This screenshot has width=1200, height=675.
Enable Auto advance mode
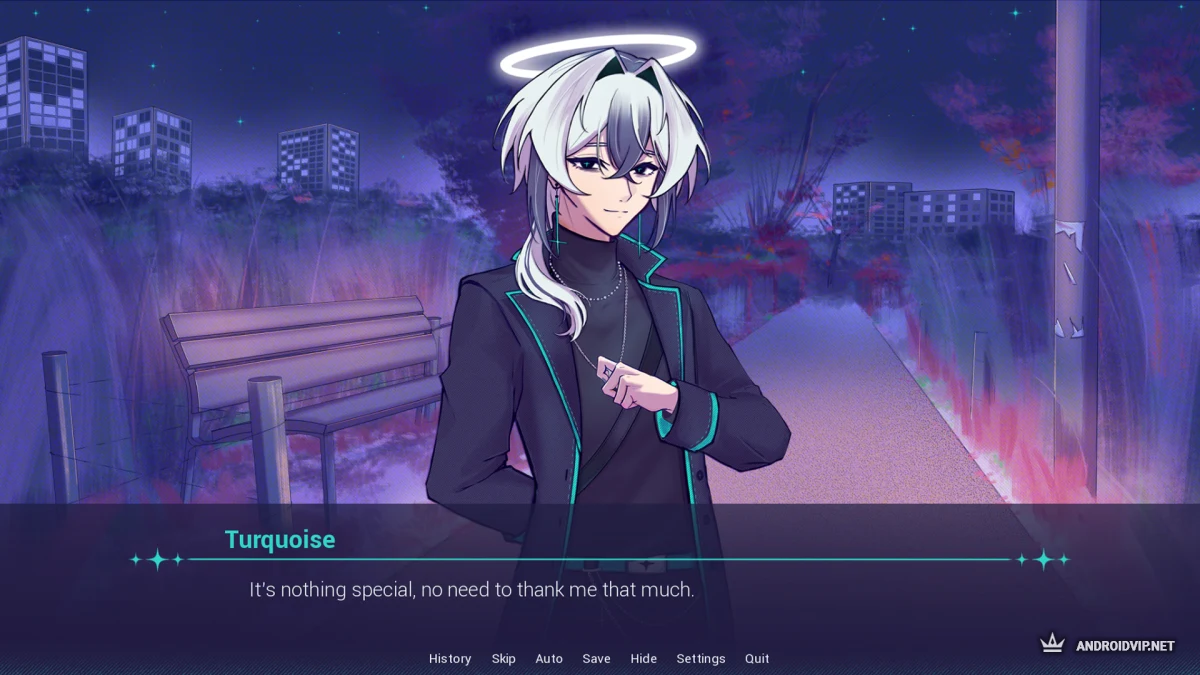[x=549, y=659]
